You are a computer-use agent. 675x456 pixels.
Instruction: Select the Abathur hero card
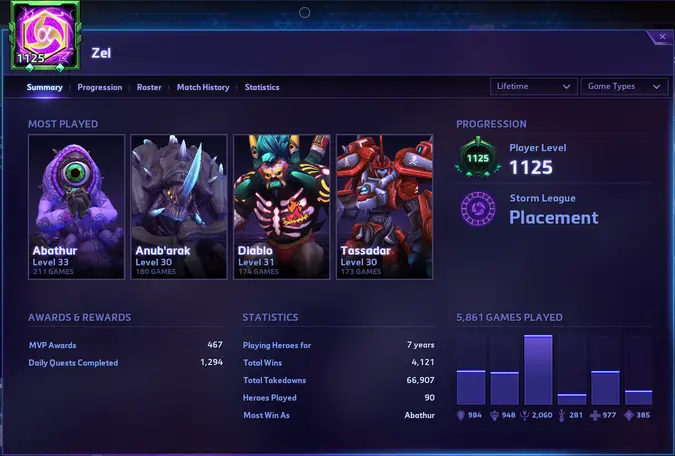(77, 207)
